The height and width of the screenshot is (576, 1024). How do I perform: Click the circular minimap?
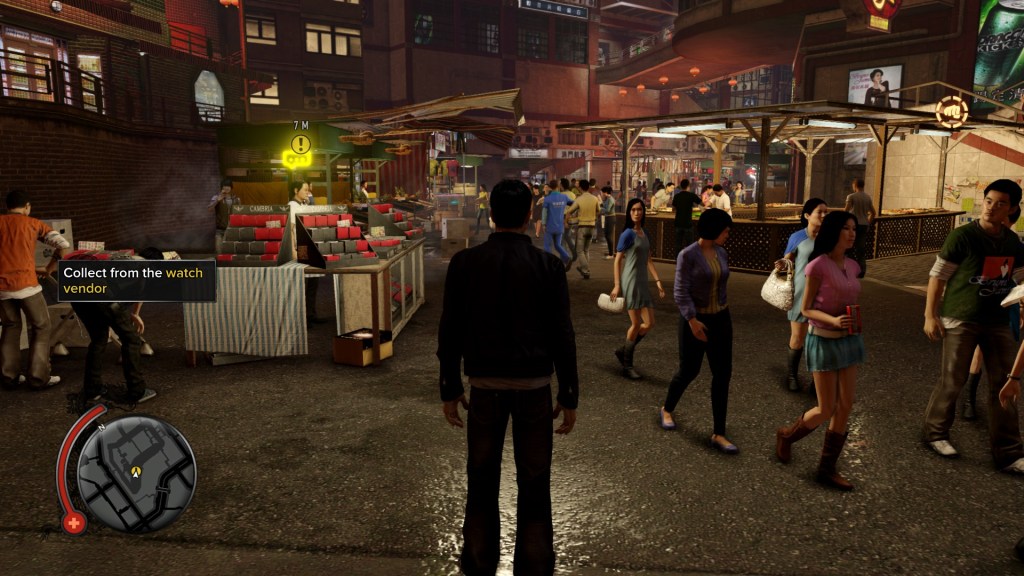point(136,473)
